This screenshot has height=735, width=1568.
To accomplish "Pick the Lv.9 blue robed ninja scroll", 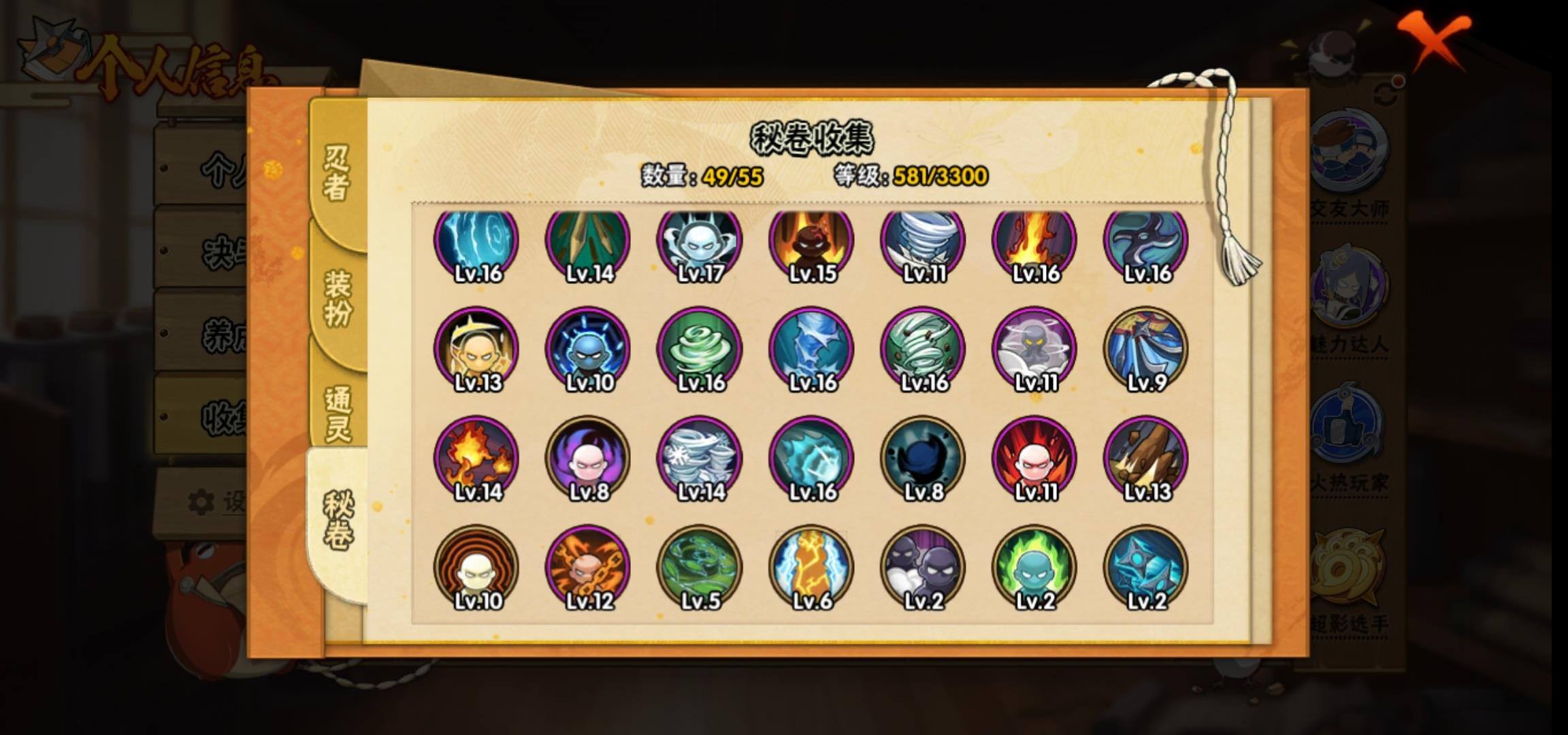I will pos(1146,350).
